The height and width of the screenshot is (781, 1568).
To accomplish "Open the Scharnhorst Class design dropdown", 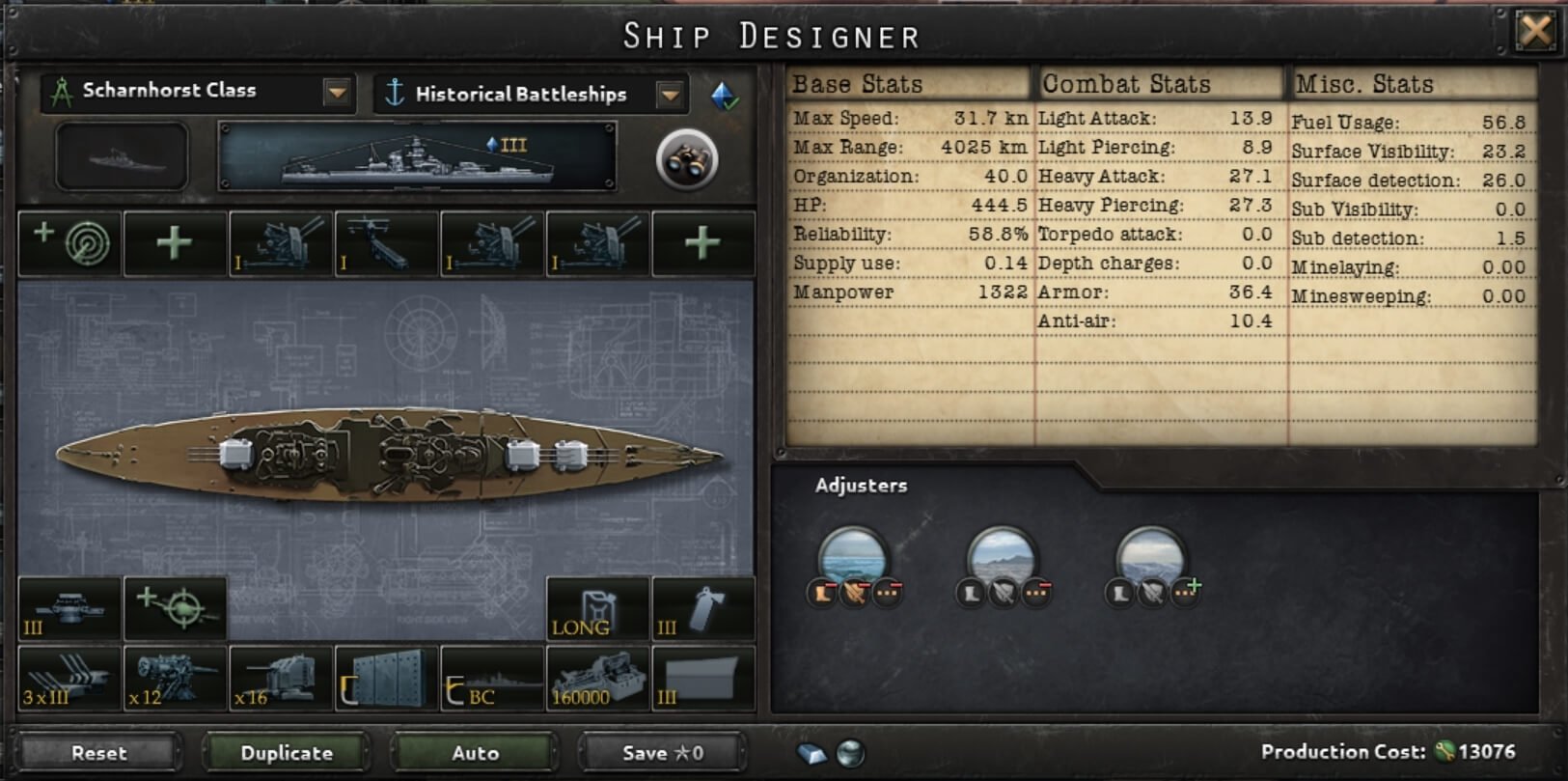I will (x=337, y=93).
